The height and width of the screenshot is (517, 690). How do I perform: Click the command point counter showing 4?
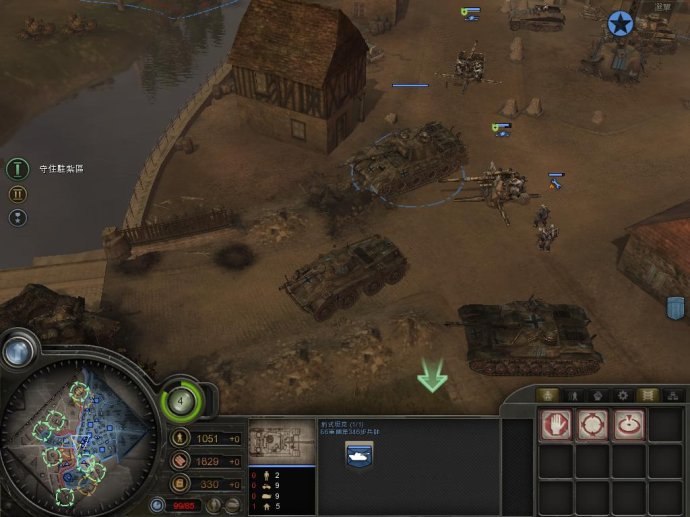[181, 401]
